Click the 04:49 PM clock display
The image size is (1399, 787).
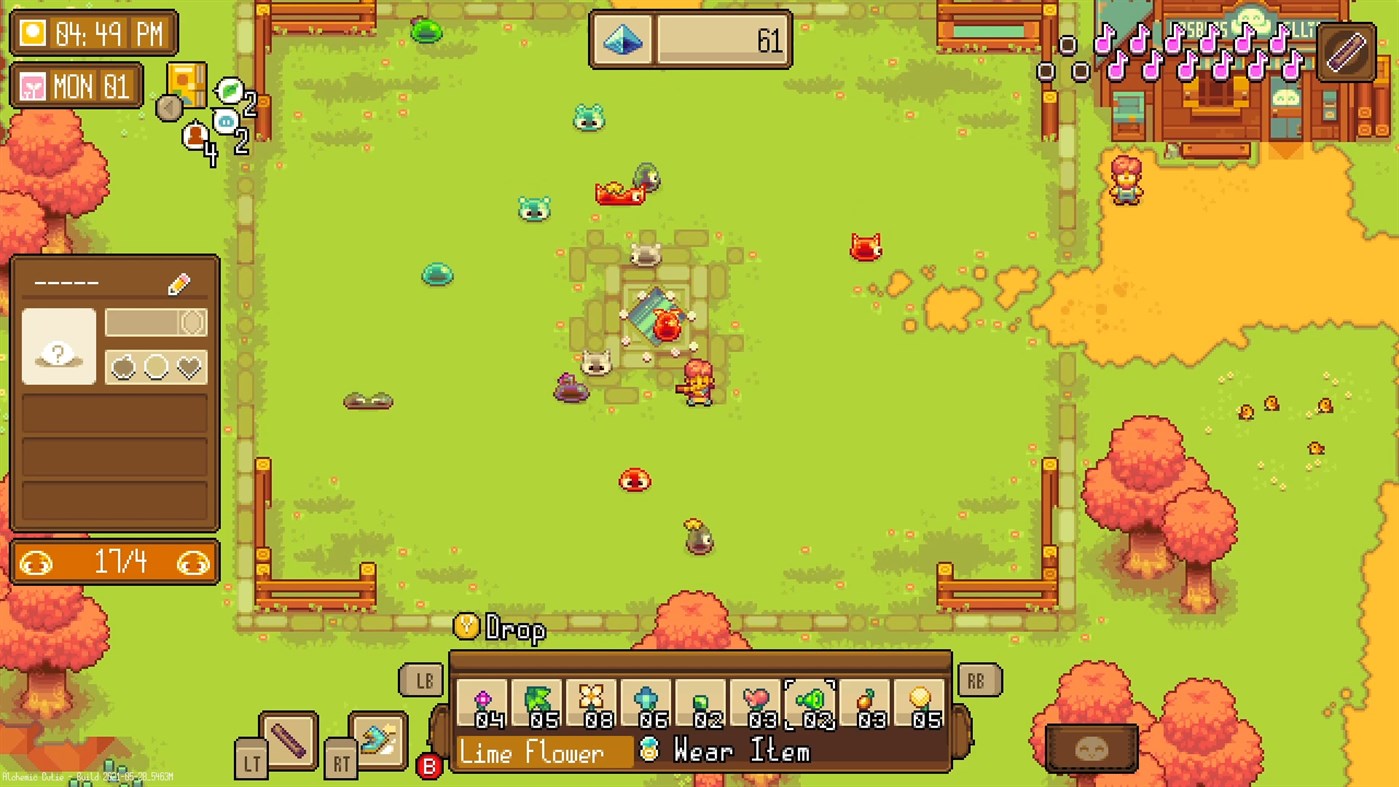96,33
